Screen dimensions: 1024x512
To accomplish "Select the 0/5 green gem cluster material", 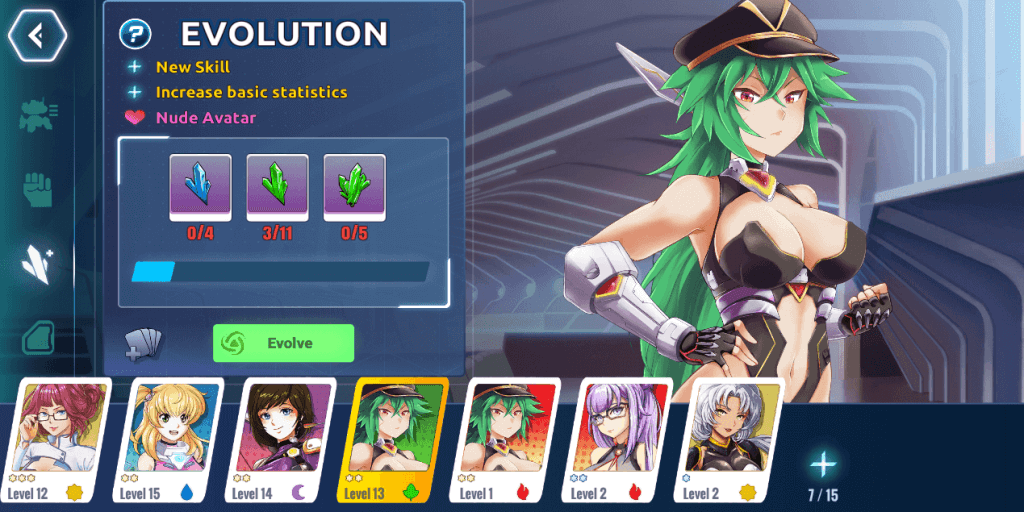I will [354, 186].
